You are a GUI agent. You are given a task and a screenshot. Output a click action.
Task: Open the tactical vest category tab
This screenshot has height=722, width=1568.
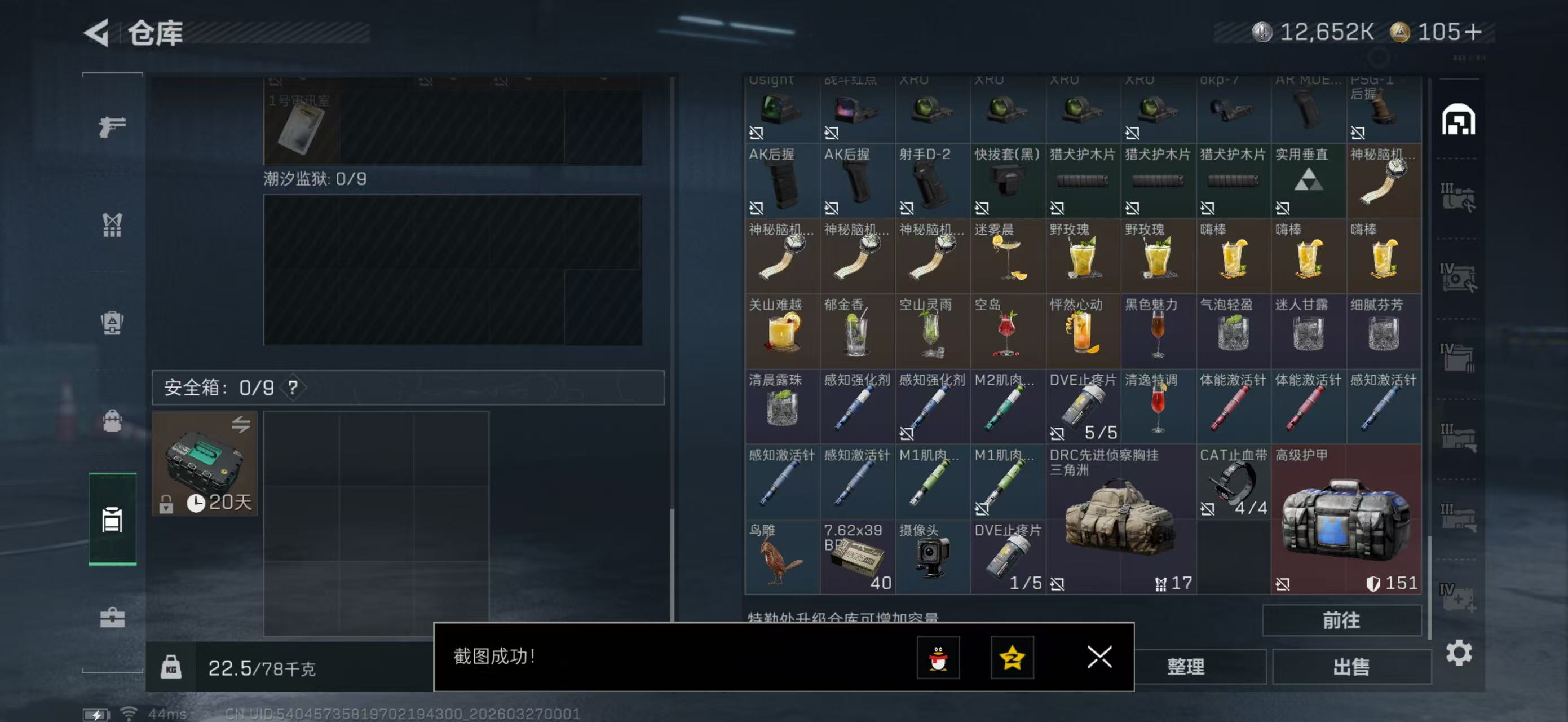(x=112, y=224)
